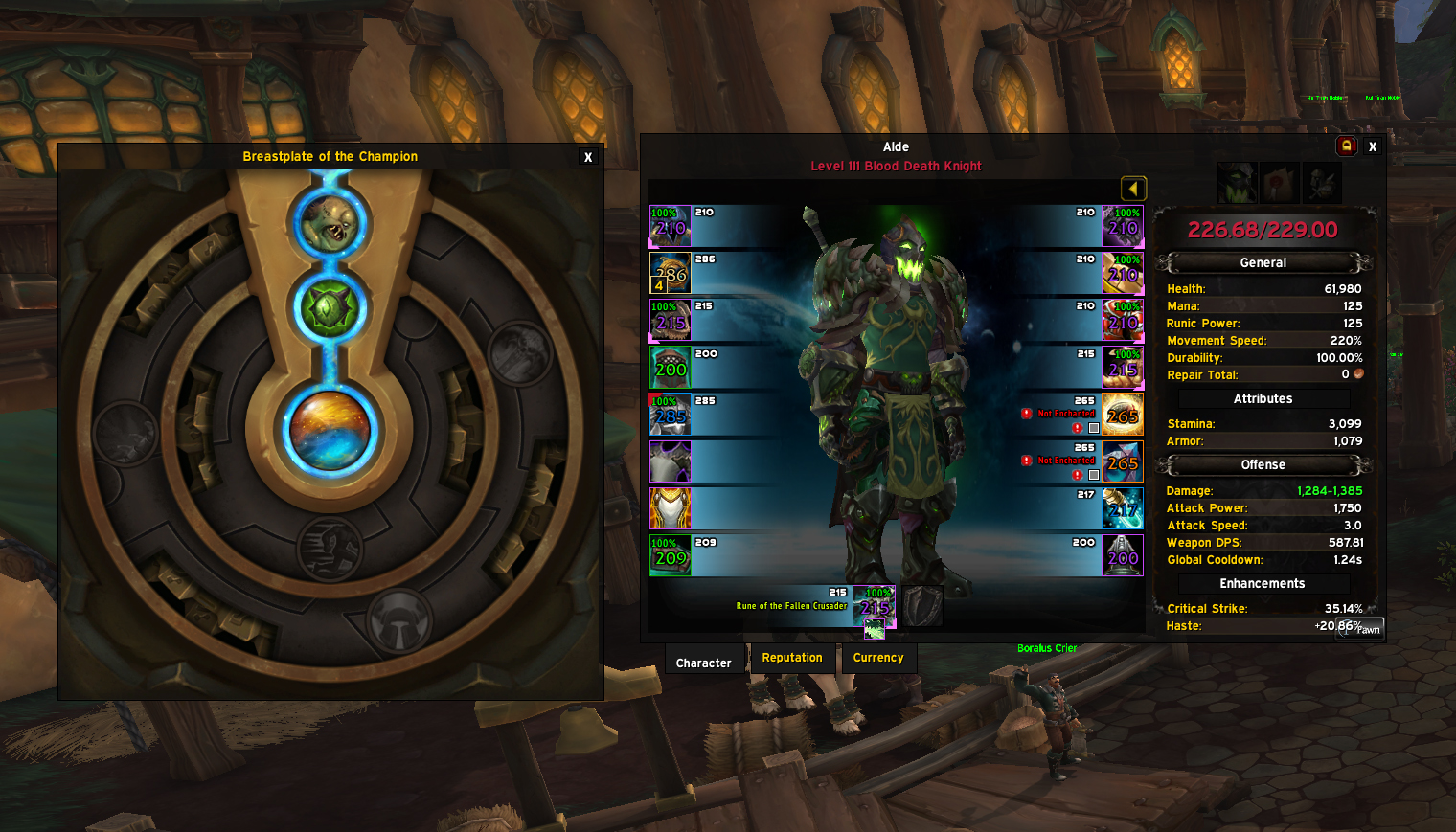
Task: Click the yellow left arrow collapse button
Action: pos(1133,189)
